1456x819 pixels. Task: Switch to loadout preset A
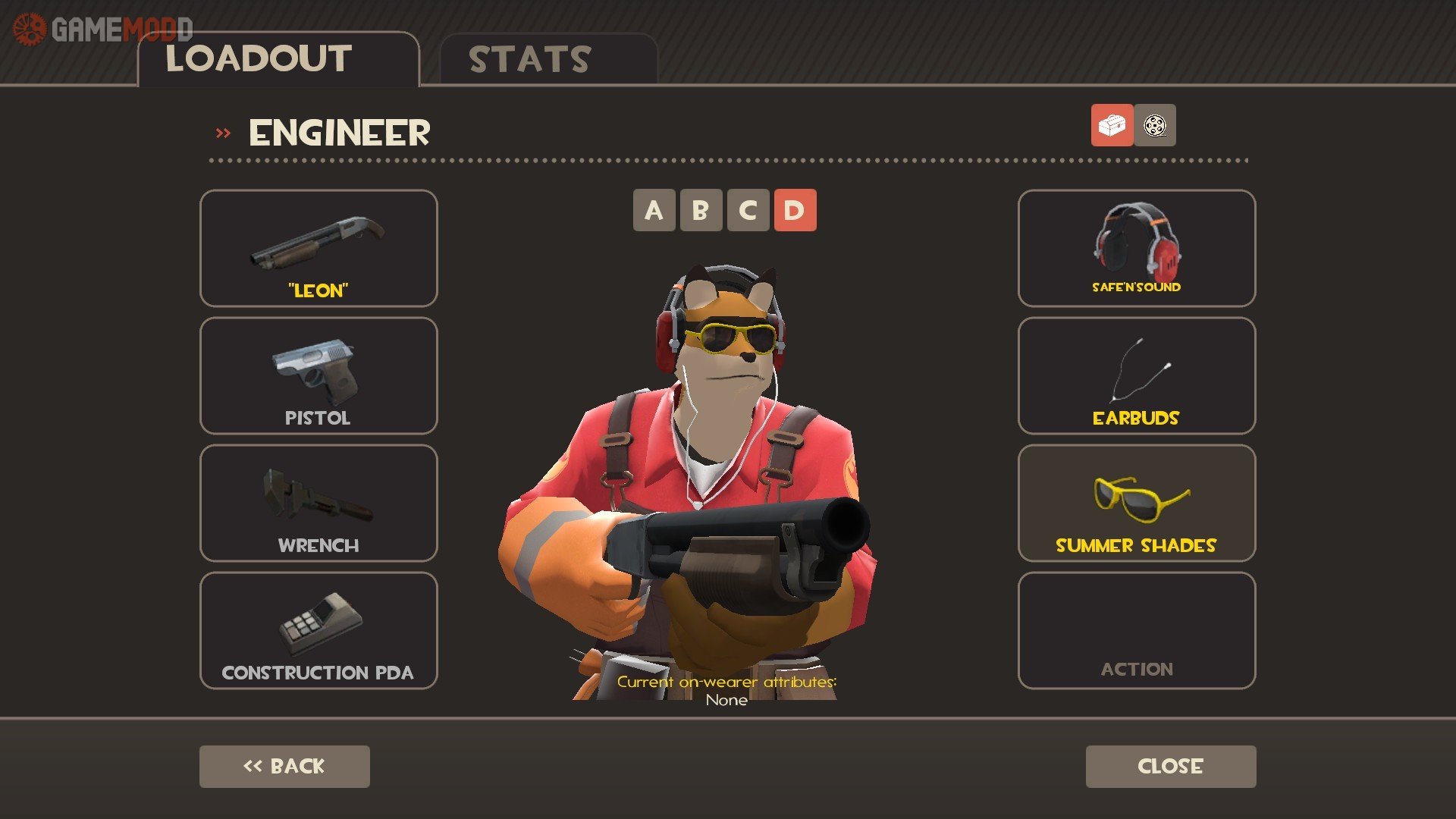[x=653, y=211]
